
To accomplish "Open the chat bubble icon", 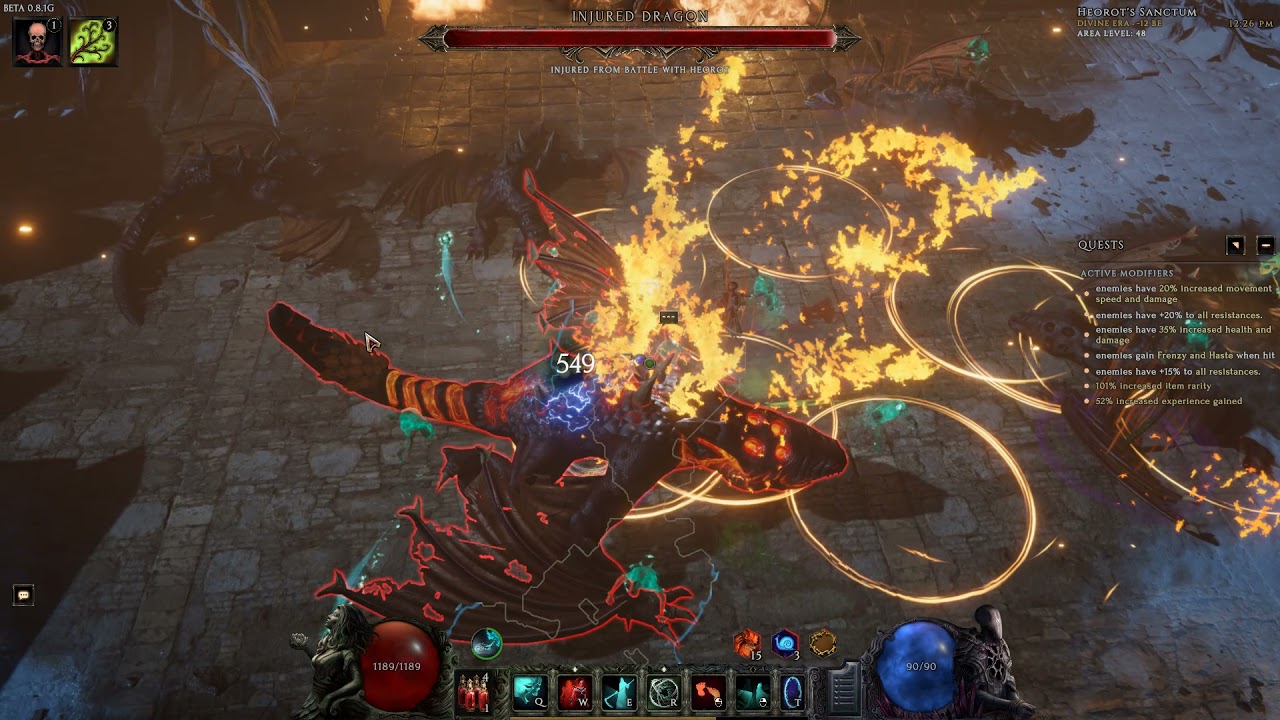I will pos(23,595).
